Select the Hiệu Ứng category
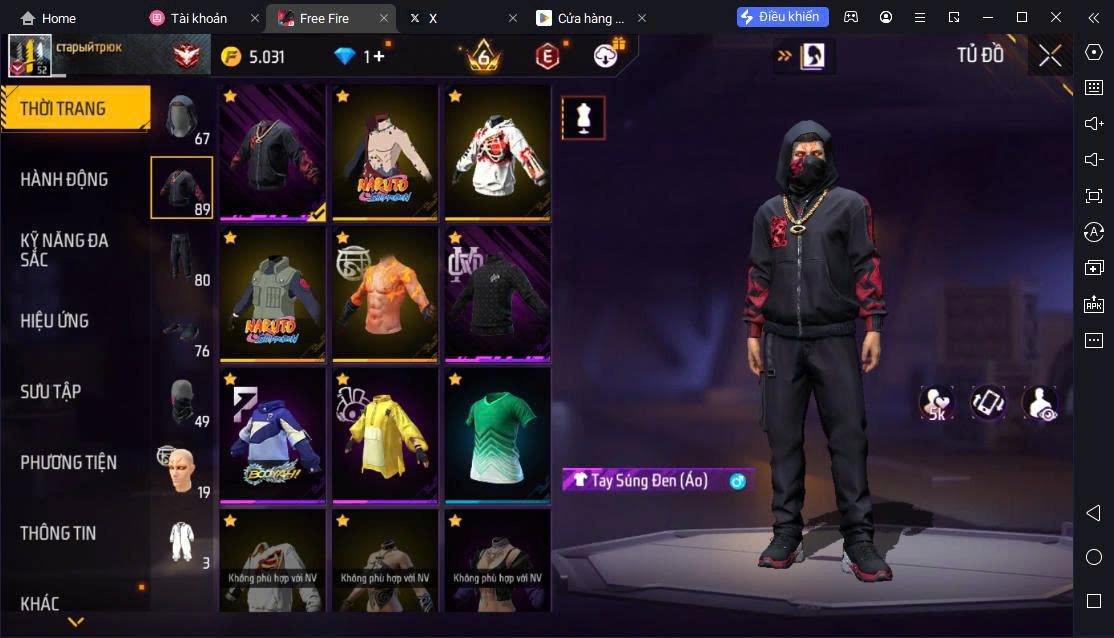Viewport: 1114px width, 638px height. tap(55, 321)
